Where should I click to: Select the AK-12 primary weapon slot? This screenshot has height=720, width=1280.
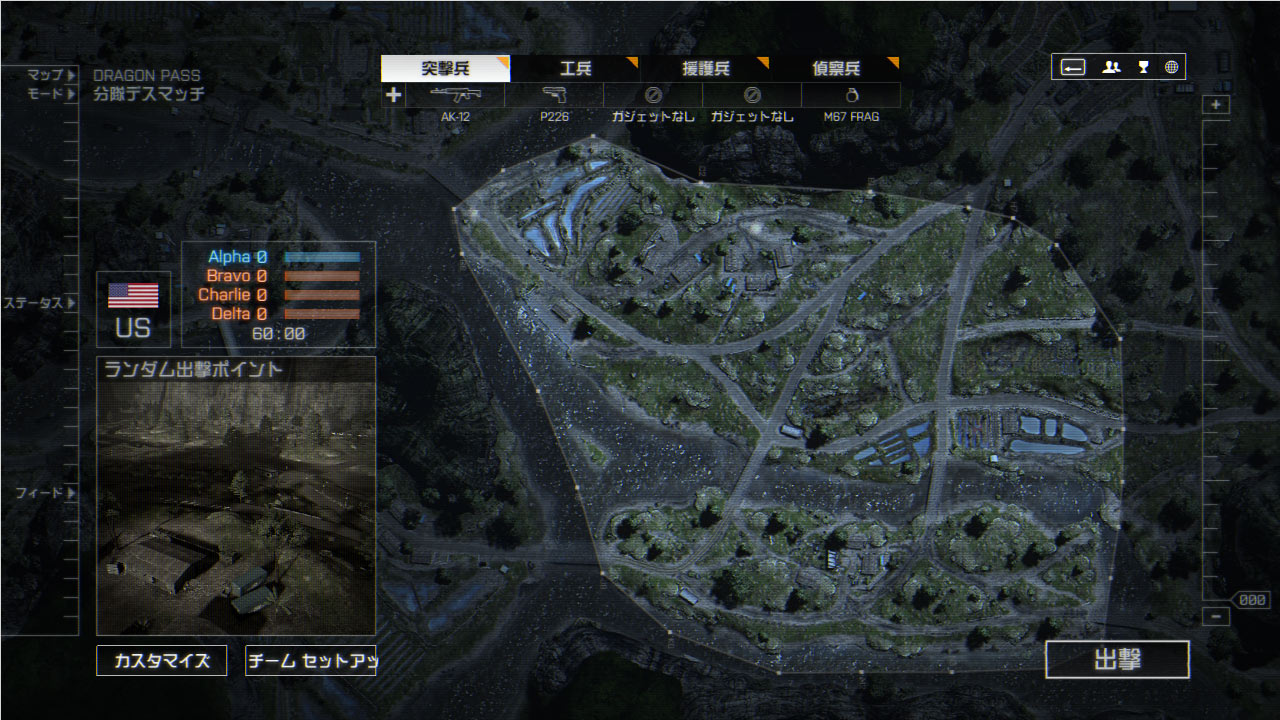pyautogui.click(x=455, y=96)
